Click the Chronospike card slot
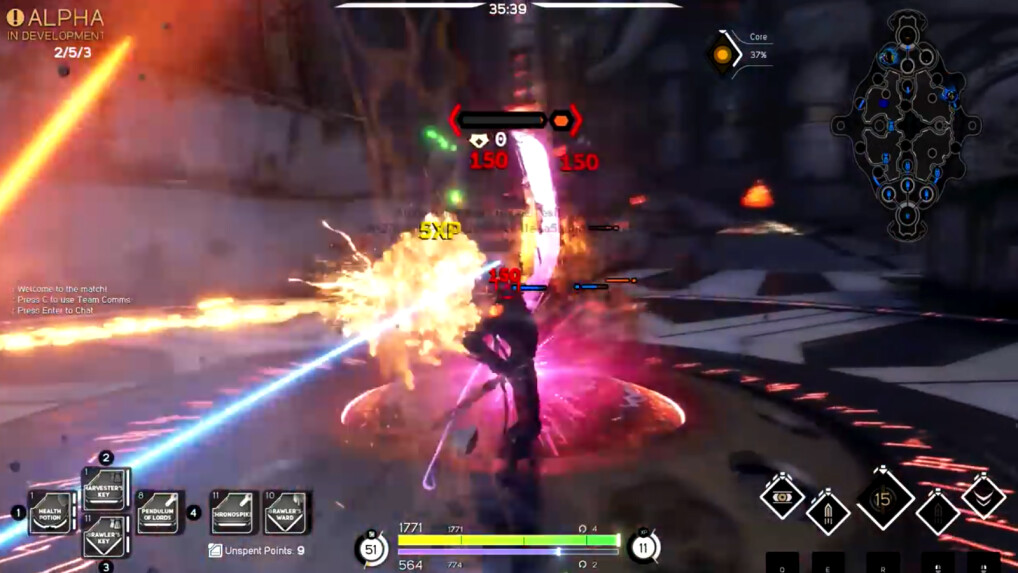 click(234, 512)
